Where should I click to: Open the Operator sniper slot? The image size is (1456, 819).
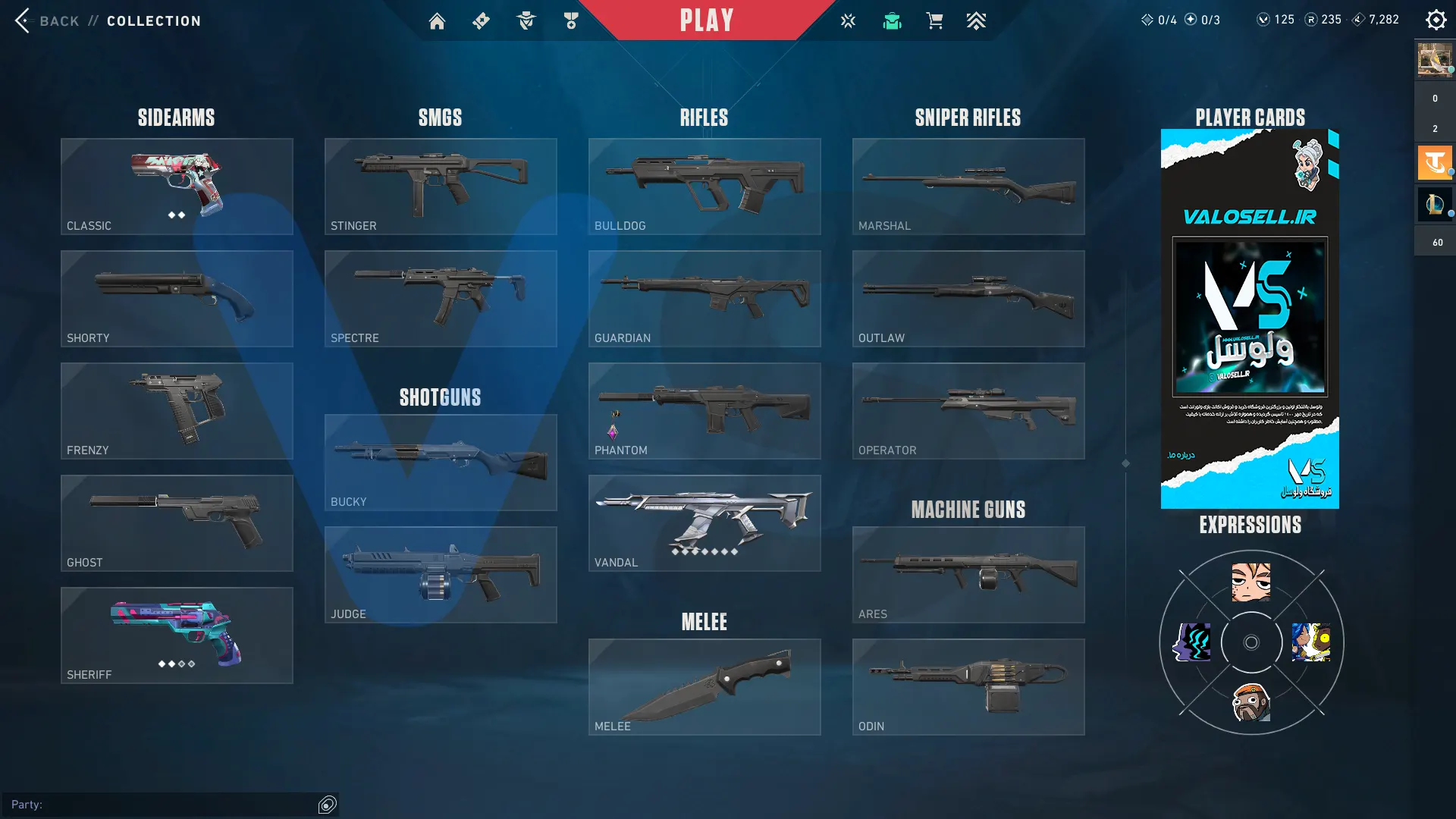[x=968, y=411]
